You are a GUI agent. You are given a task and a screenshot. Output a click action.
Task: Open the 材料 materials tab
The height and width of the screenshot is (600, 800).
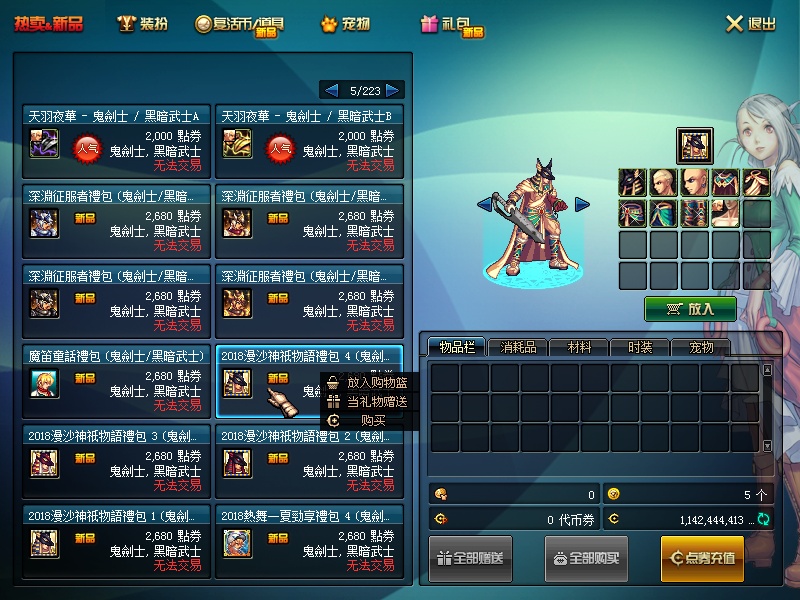579,347
